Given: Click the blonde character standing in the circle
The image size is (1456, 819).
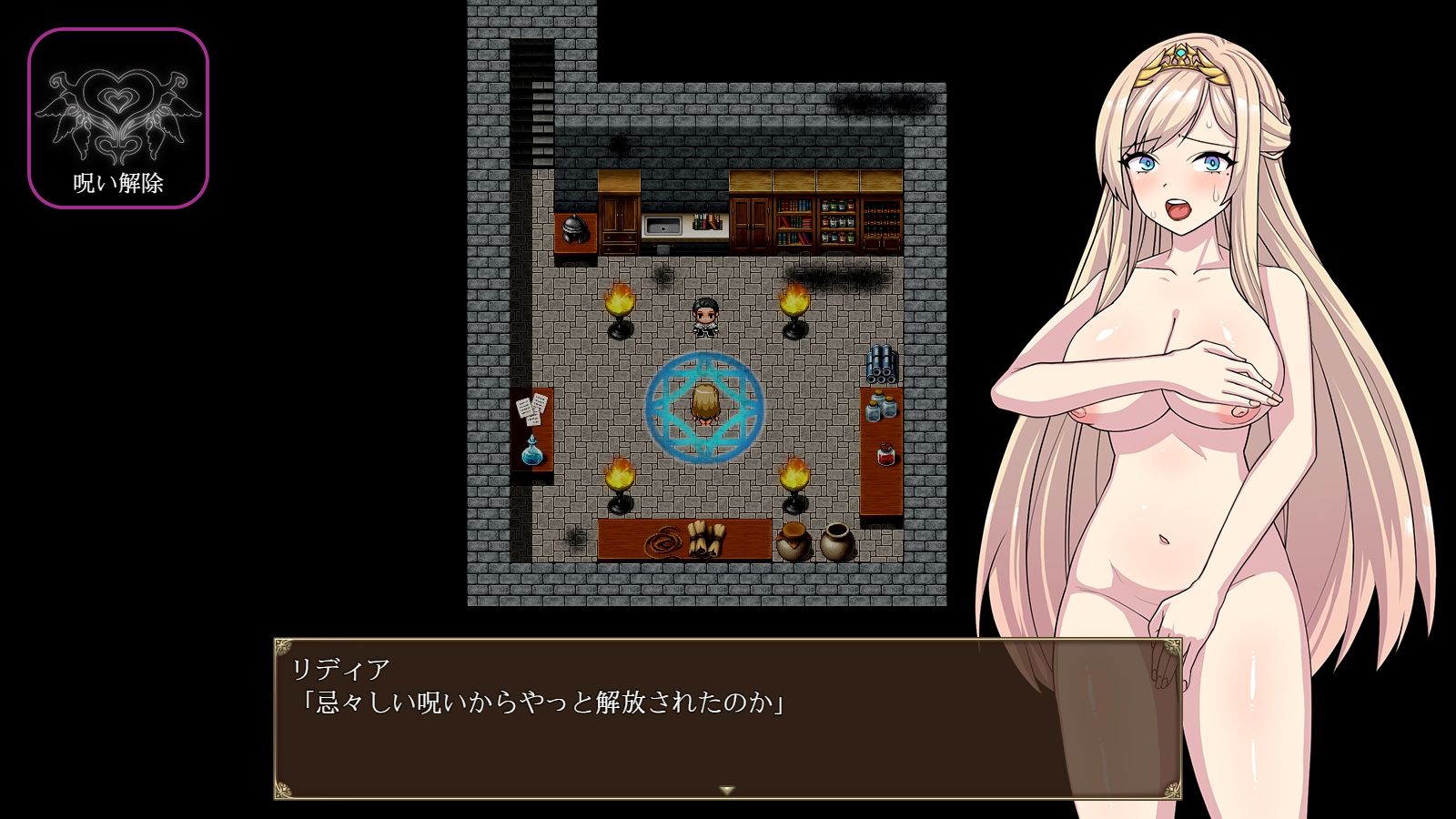Looking at the screenshot, I should tap(708, 405).
